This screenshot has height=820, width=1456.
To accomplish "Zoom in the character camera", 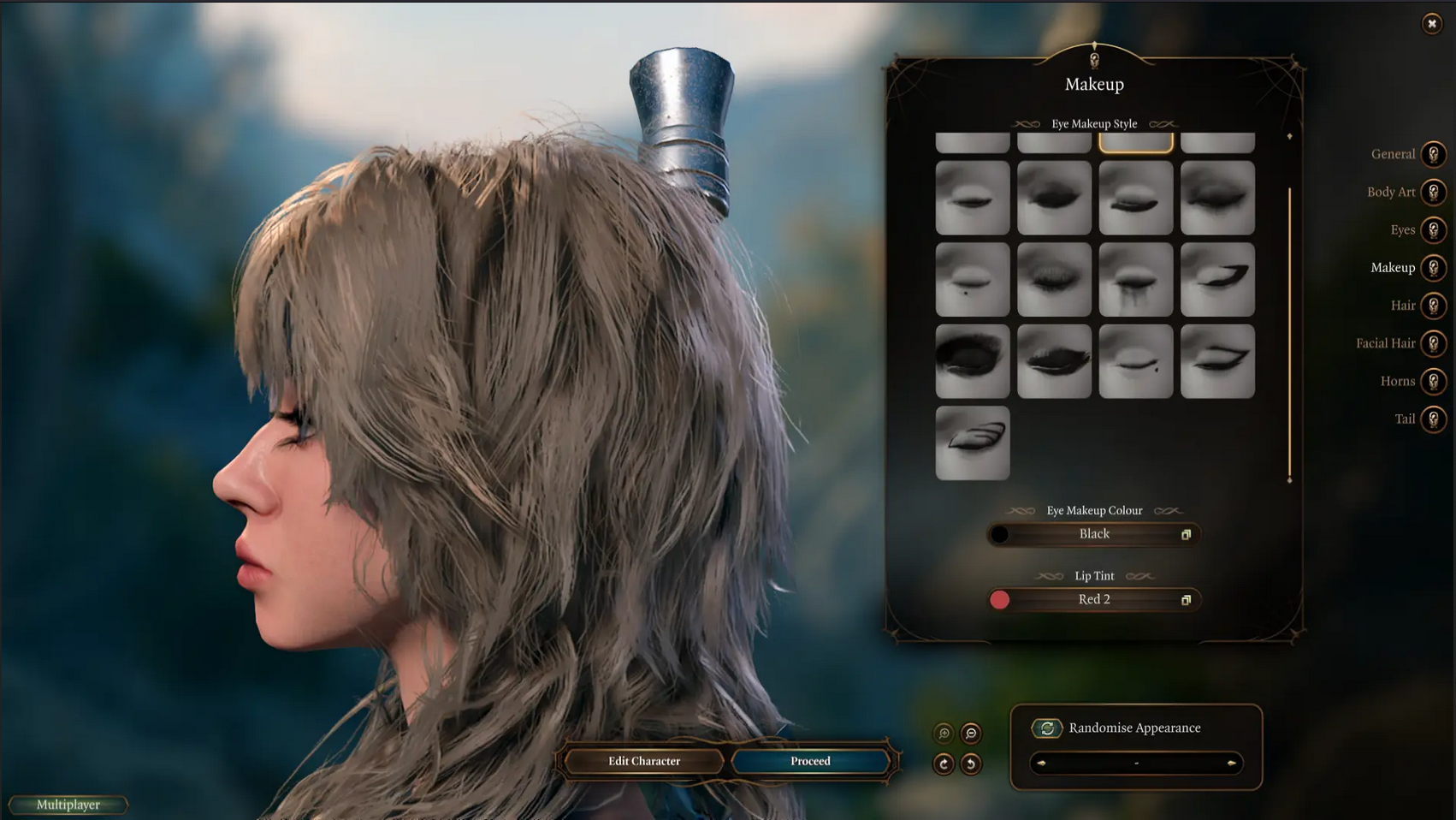I will [944, 734].
